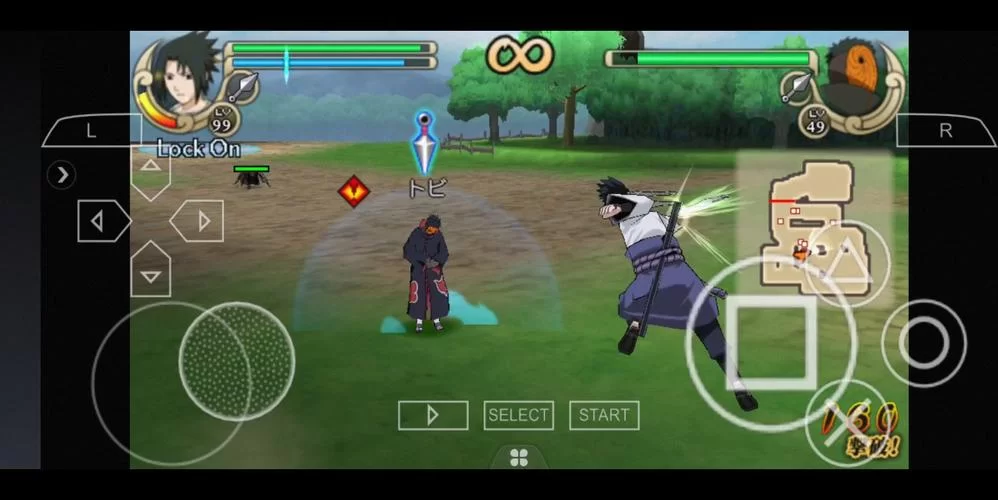Tap the on-screen Cross button
998x500 pixels.
tap(846, 420)
